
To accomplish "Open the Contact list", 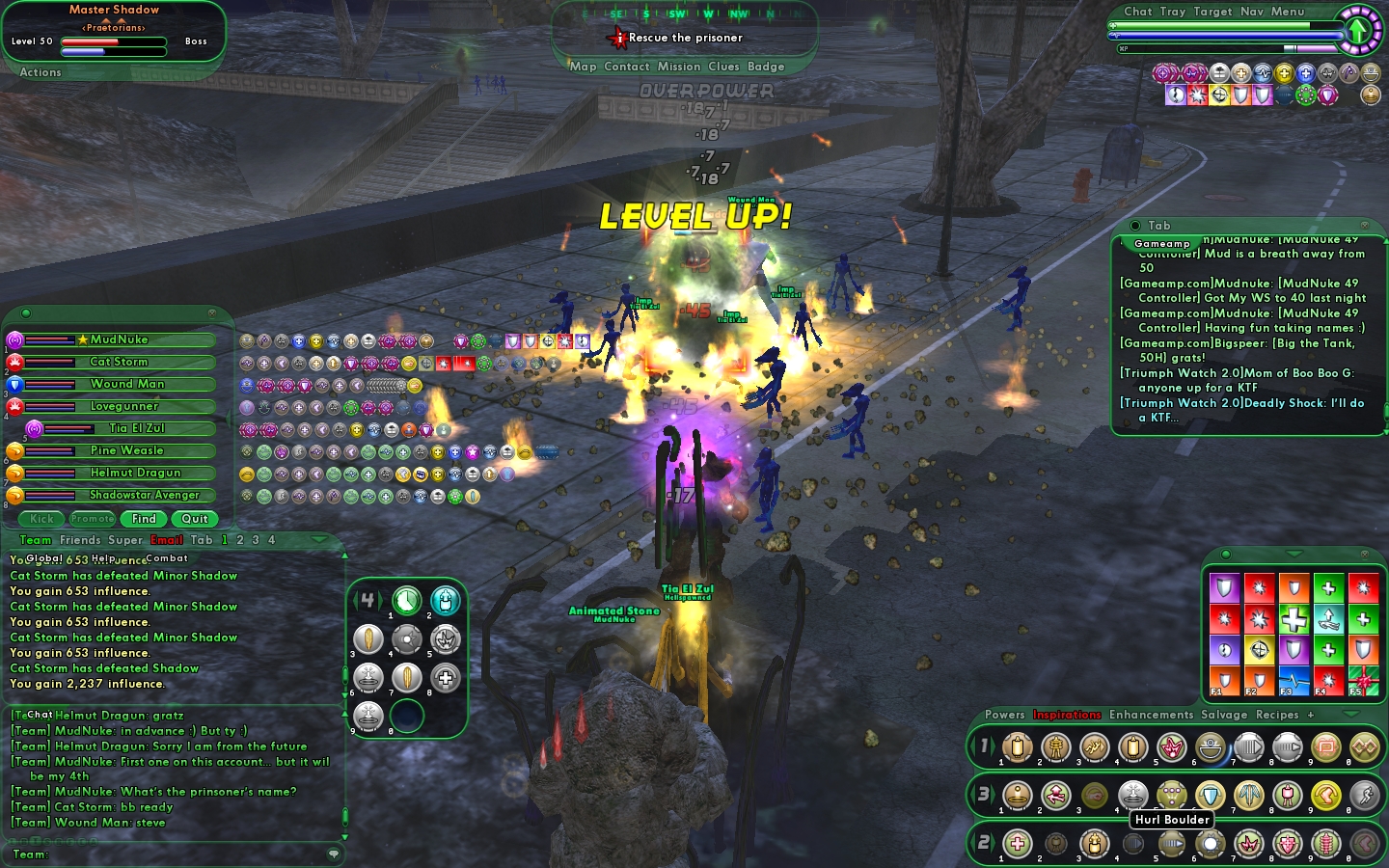I will (x=626, y=67).
